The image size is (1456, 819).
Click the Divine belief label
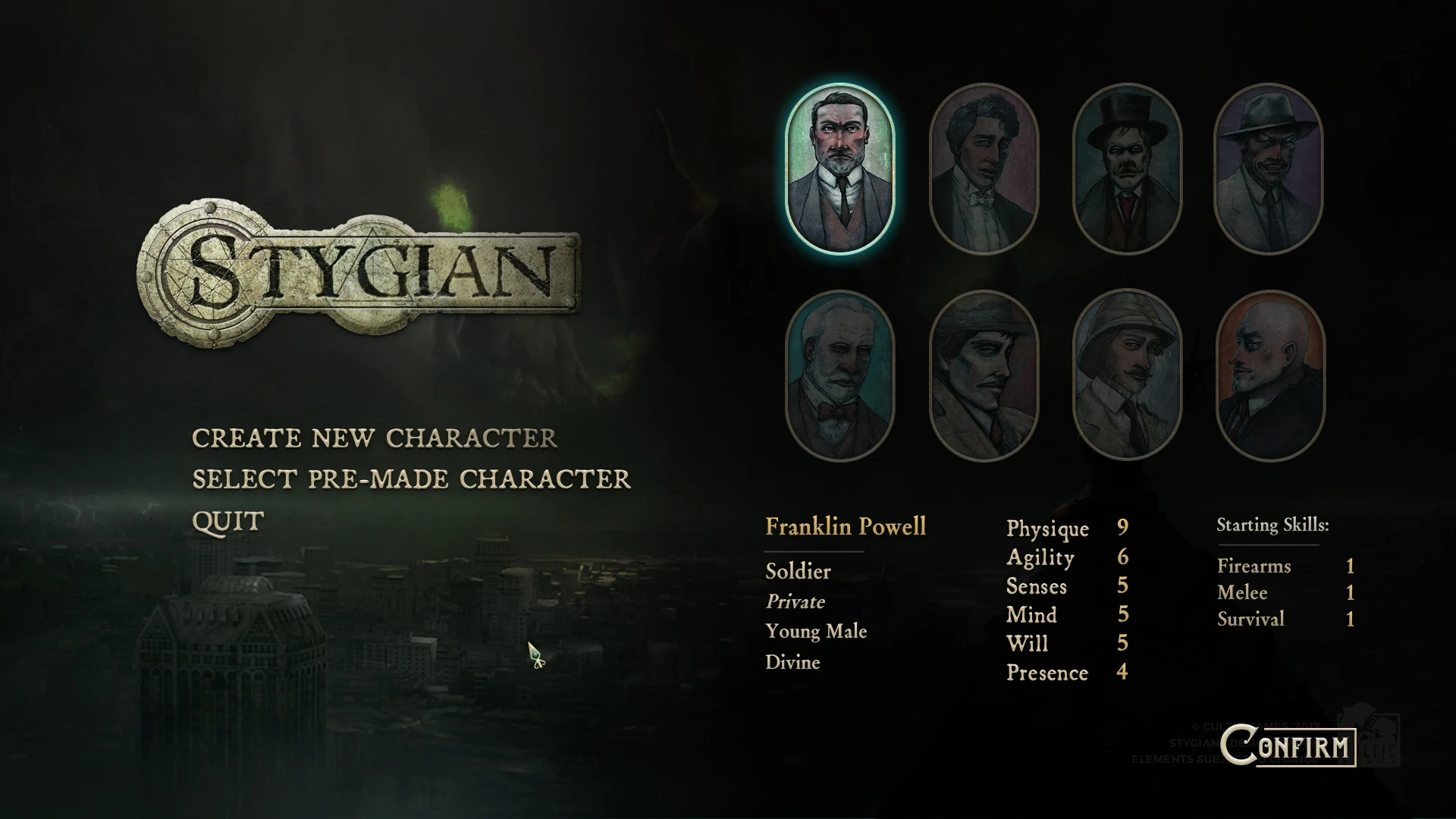[x=792, y=662]
